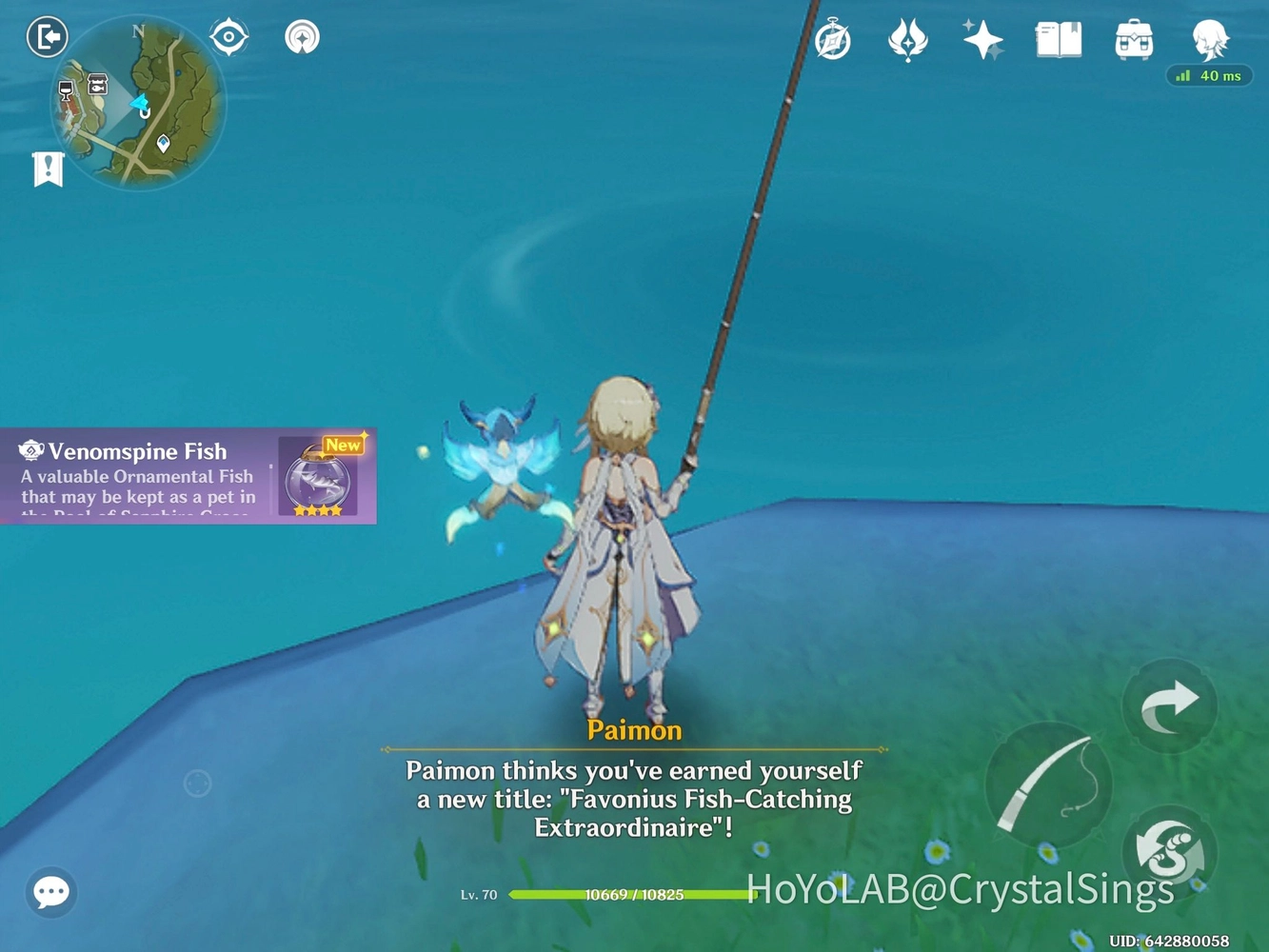This screenshot has width=1269, height=952.
Task: Click the compass-shaped event icon
Action: (832, 38)
